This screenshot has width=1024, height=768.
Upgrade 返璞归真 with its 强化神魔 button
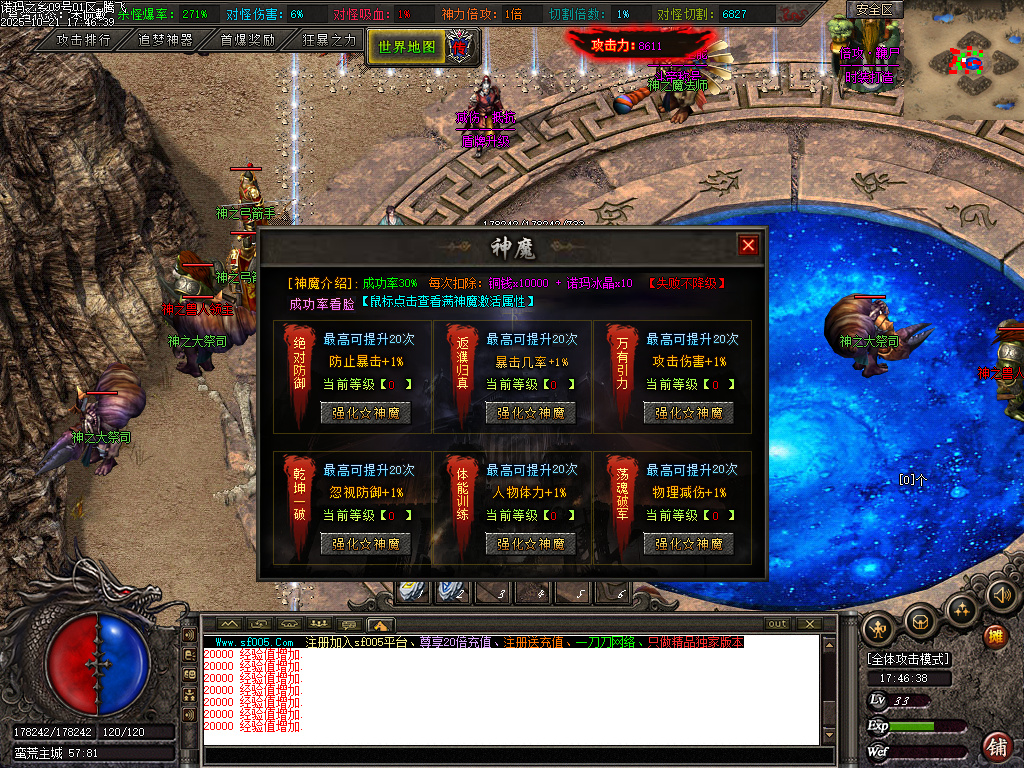[x=530, y=412]
